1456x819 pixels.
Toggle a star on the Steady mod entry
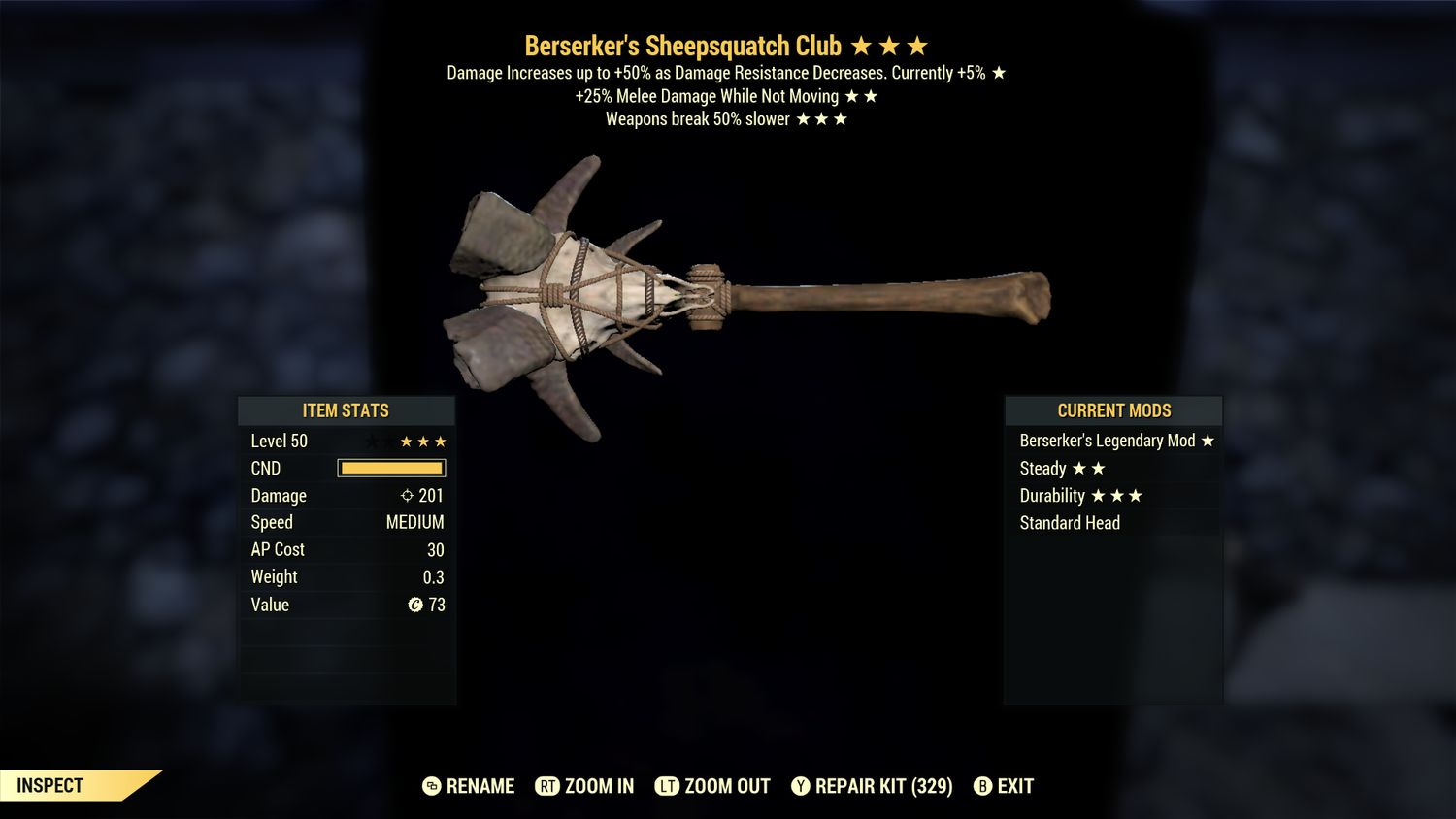(1077, 468)
